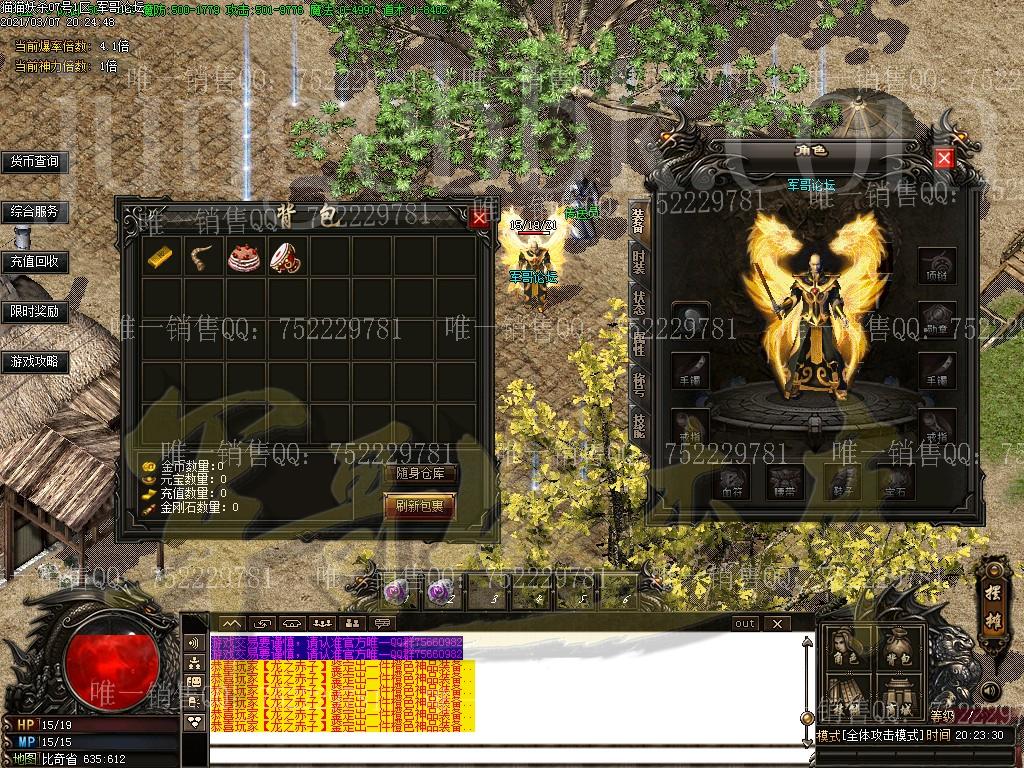1024x768 pixels.
Task: Click the chat panel's out button
Action: (745, 624)
